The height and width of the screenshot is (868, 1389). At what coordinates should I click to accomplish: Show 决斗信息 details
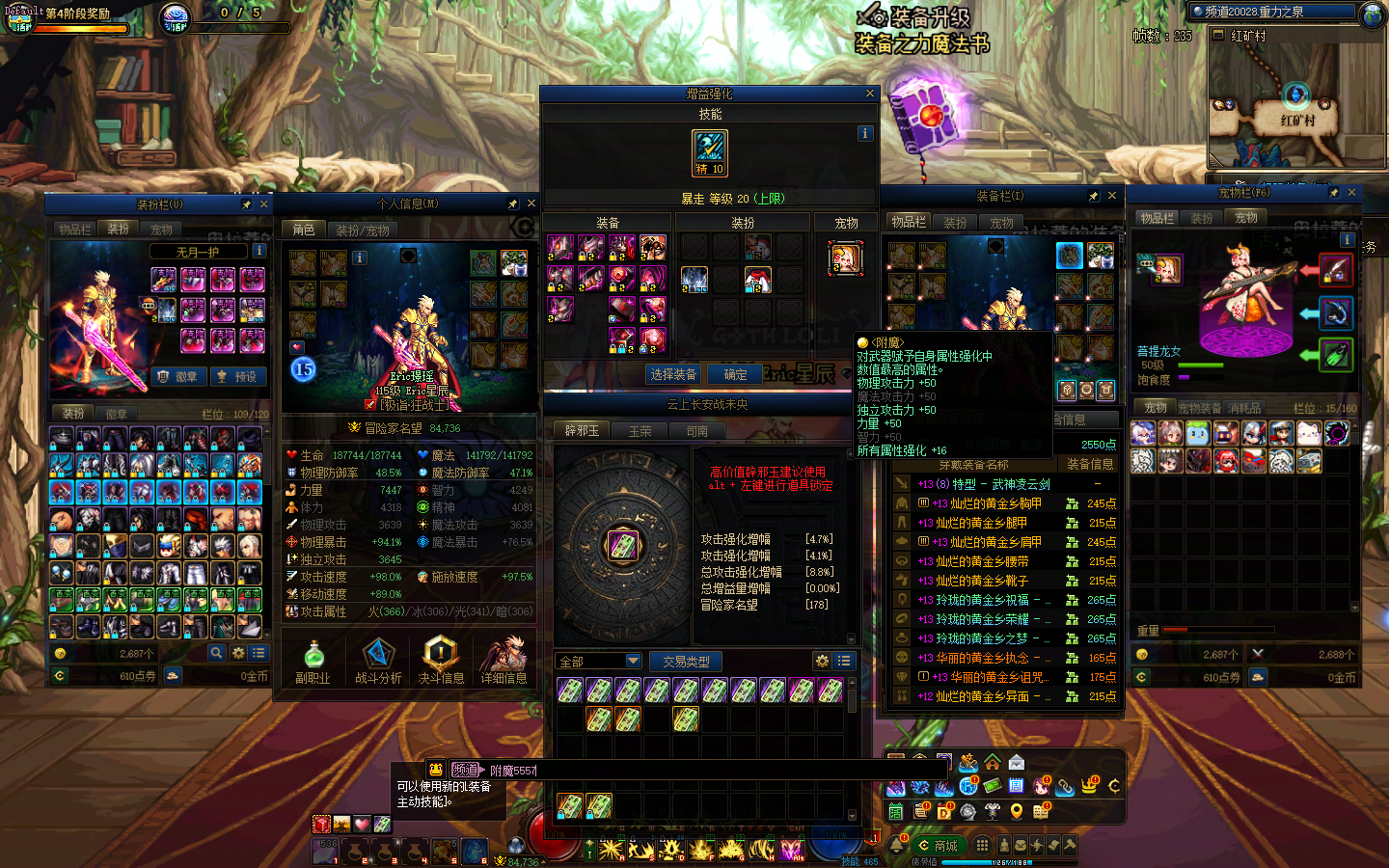(x=441, y=661)
